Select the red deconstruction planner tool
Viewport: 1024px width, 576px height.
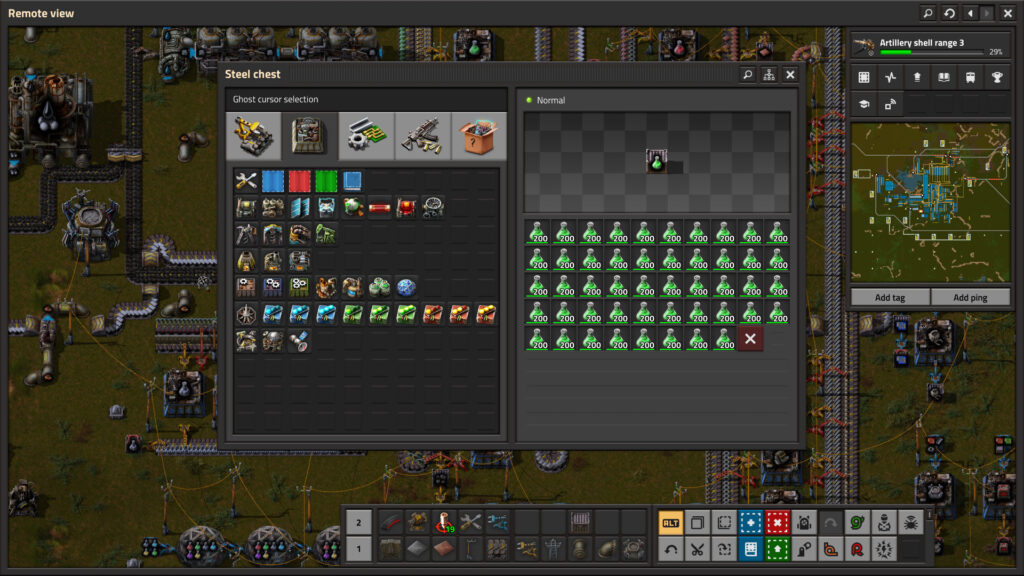777,521
